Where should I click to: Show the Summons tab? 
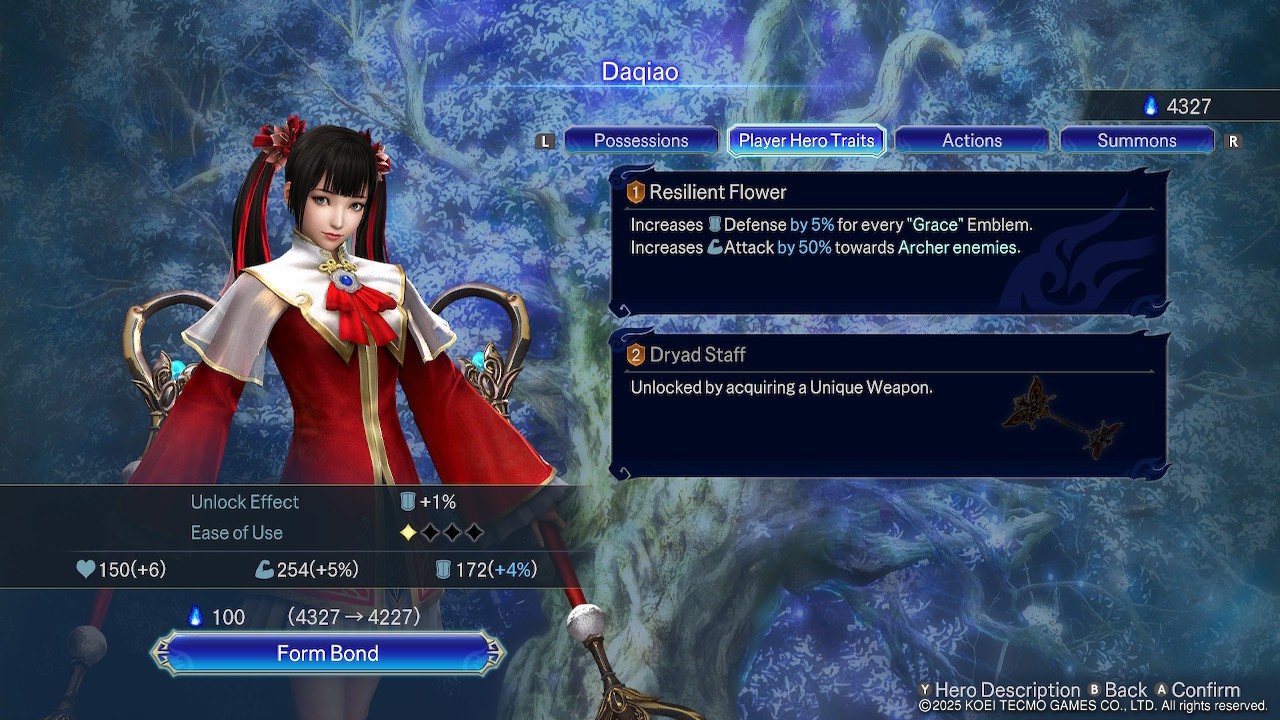1136,141
